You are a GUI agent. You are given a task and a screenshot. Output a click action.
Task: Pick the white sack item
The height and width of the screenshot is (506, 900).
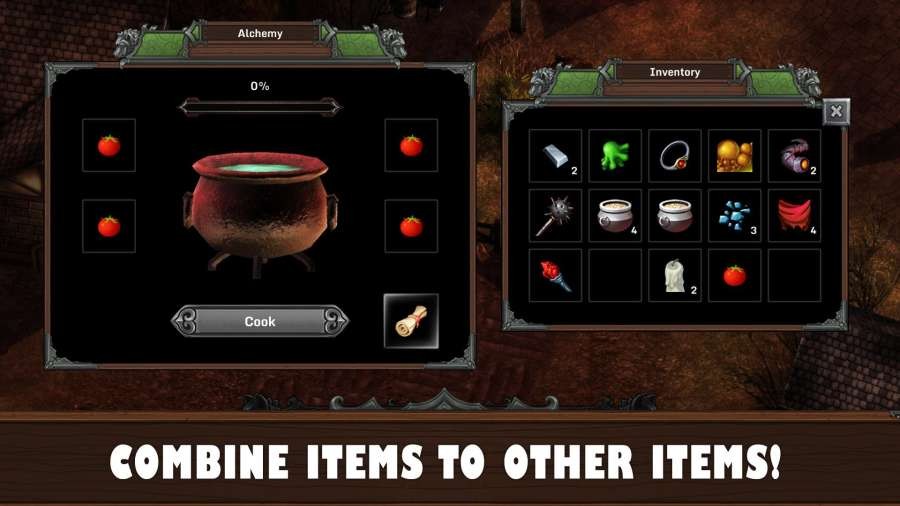coord(674,276)
